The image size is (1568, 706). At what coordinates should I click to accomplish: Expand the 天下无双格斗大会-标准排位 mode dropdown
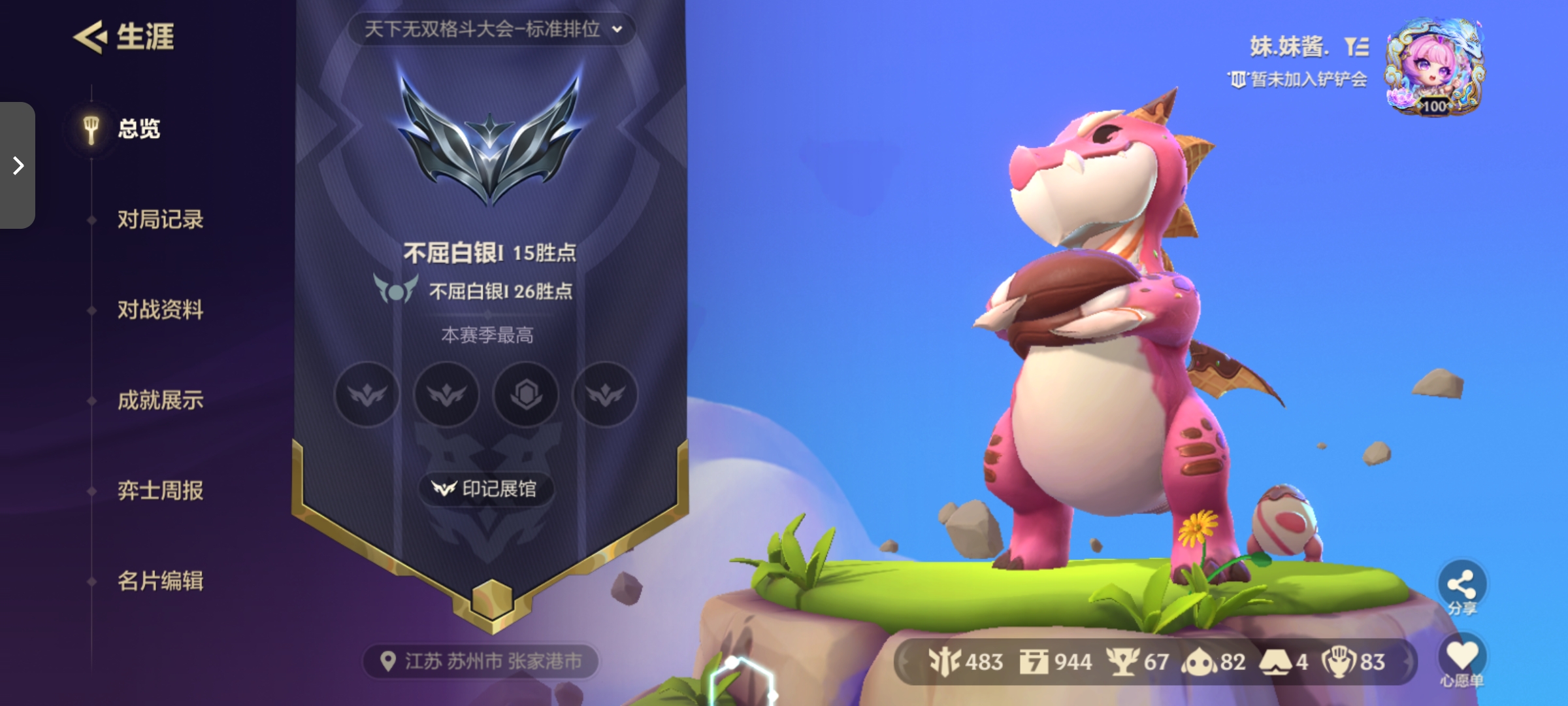click(x=489, y=29)
